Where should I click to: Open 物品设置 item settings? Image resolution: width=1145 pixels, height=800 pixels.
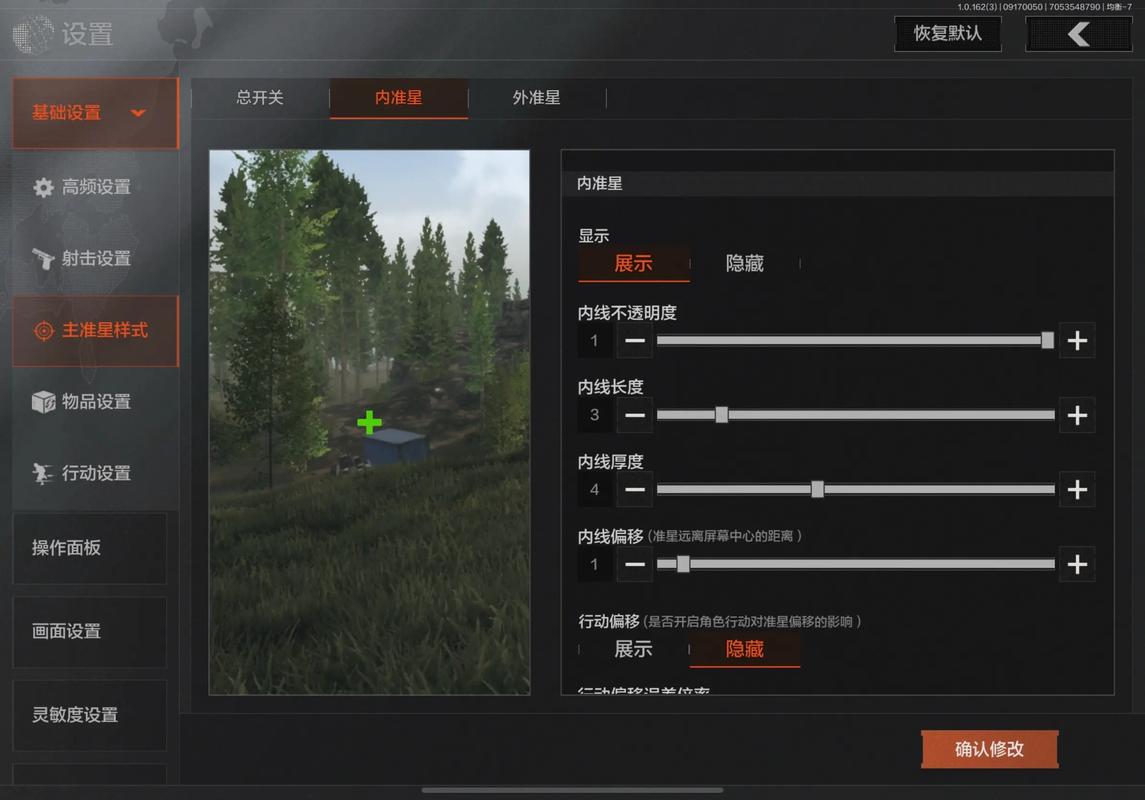[x=95, y=402]
